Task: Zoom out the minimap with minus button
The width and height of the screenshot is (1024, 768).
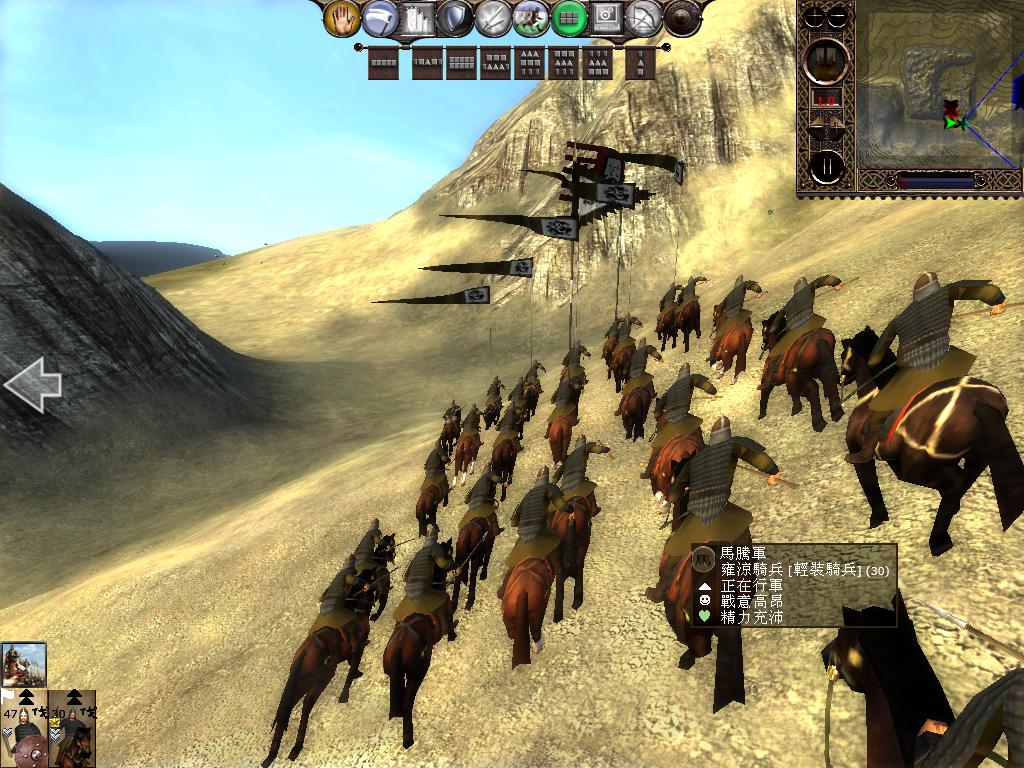Action: [x=838, y=18]
